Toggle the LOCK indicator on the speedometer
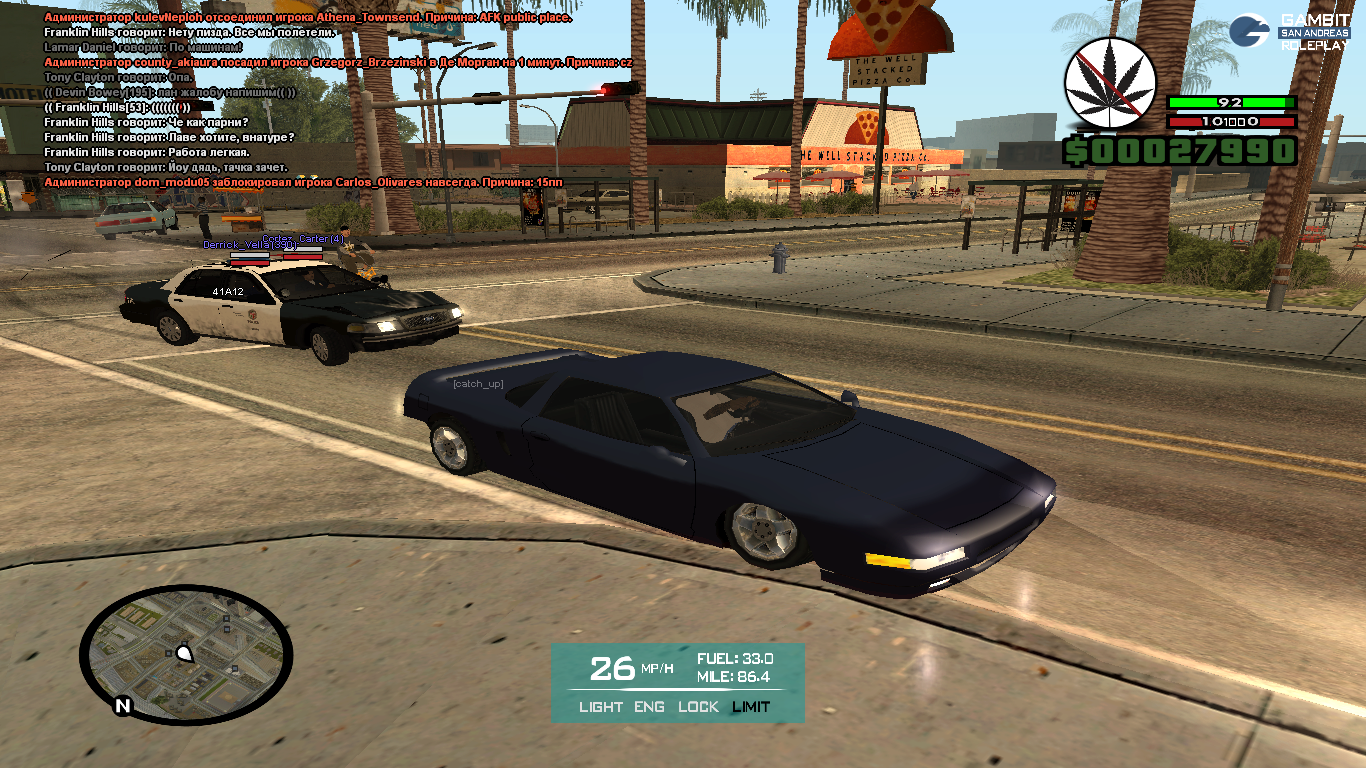Screen dimensions: 1366x768 click(698, 707)
